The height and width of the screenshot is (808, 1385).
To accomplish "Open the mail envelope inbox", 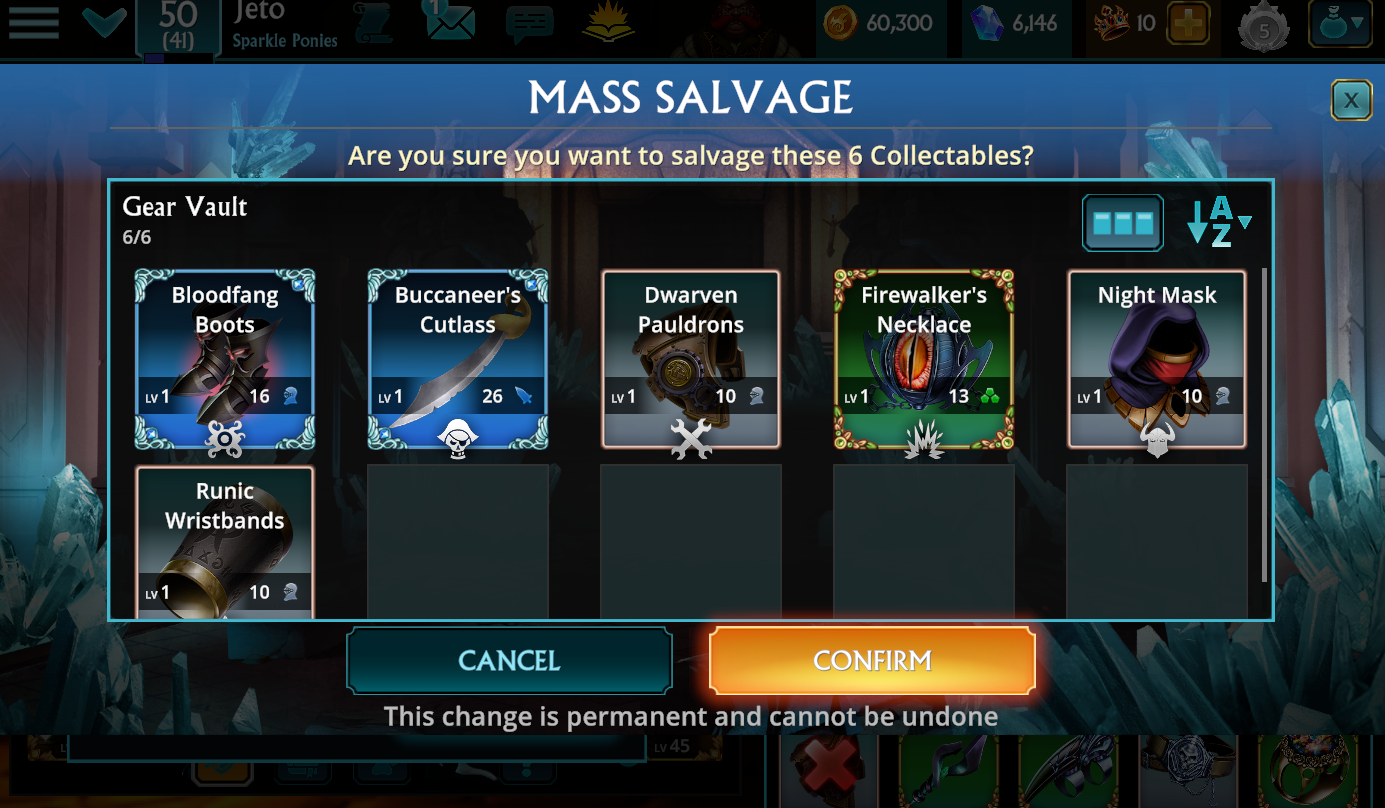I will (449, 22).
